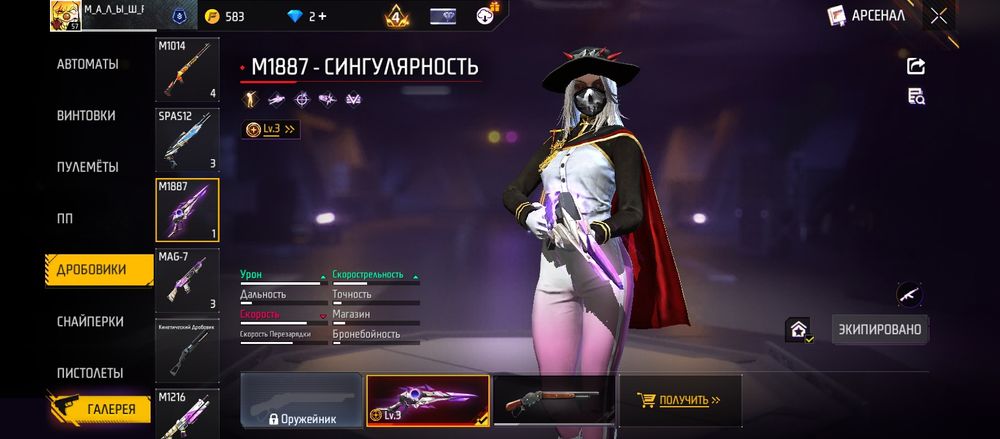Pick the Кинетический Дробовик slot
This screenshot has height=439, width=1000.
188,350
